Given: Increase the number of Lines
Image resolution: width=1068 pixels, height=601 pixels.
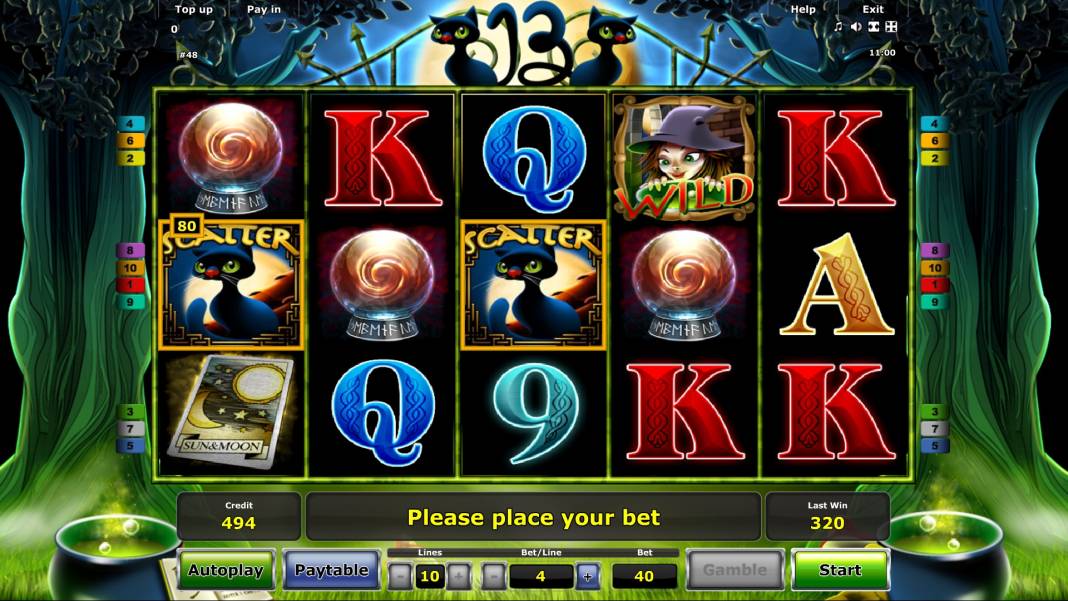Looking at the screenshot, I should point(458,576).
